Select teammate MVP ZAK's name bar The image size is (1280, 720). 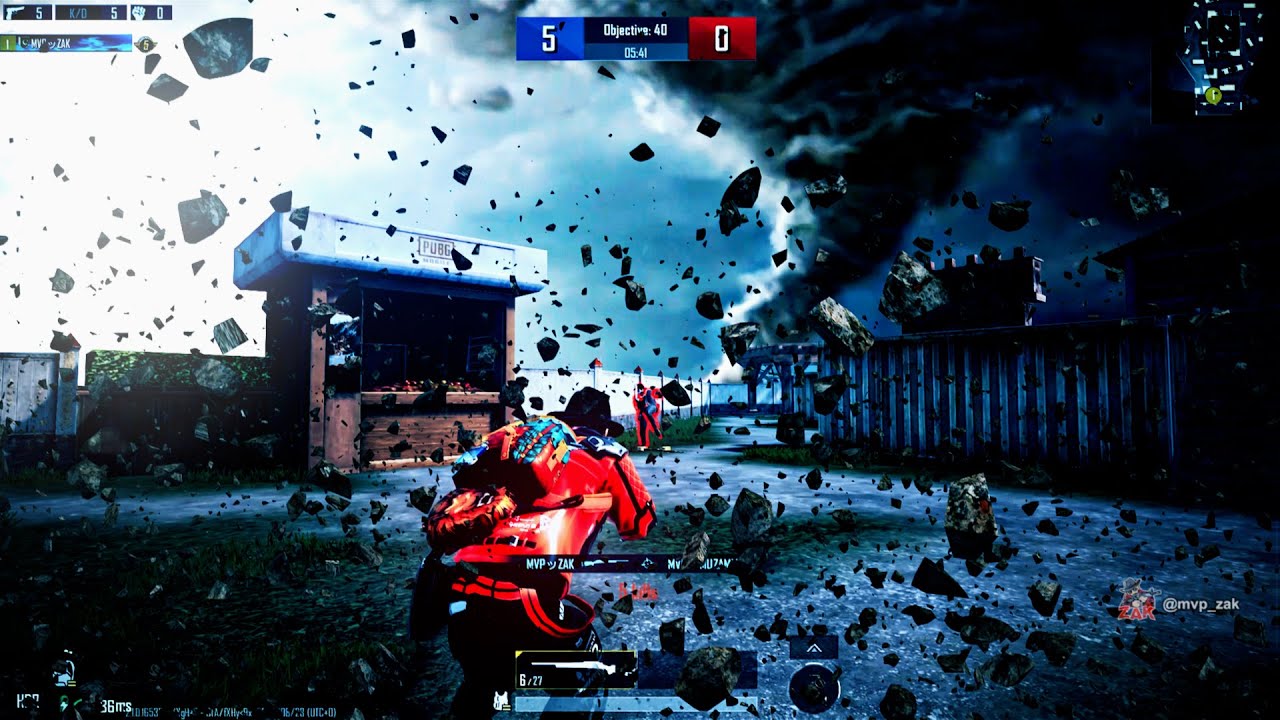(x=68, y=43)
